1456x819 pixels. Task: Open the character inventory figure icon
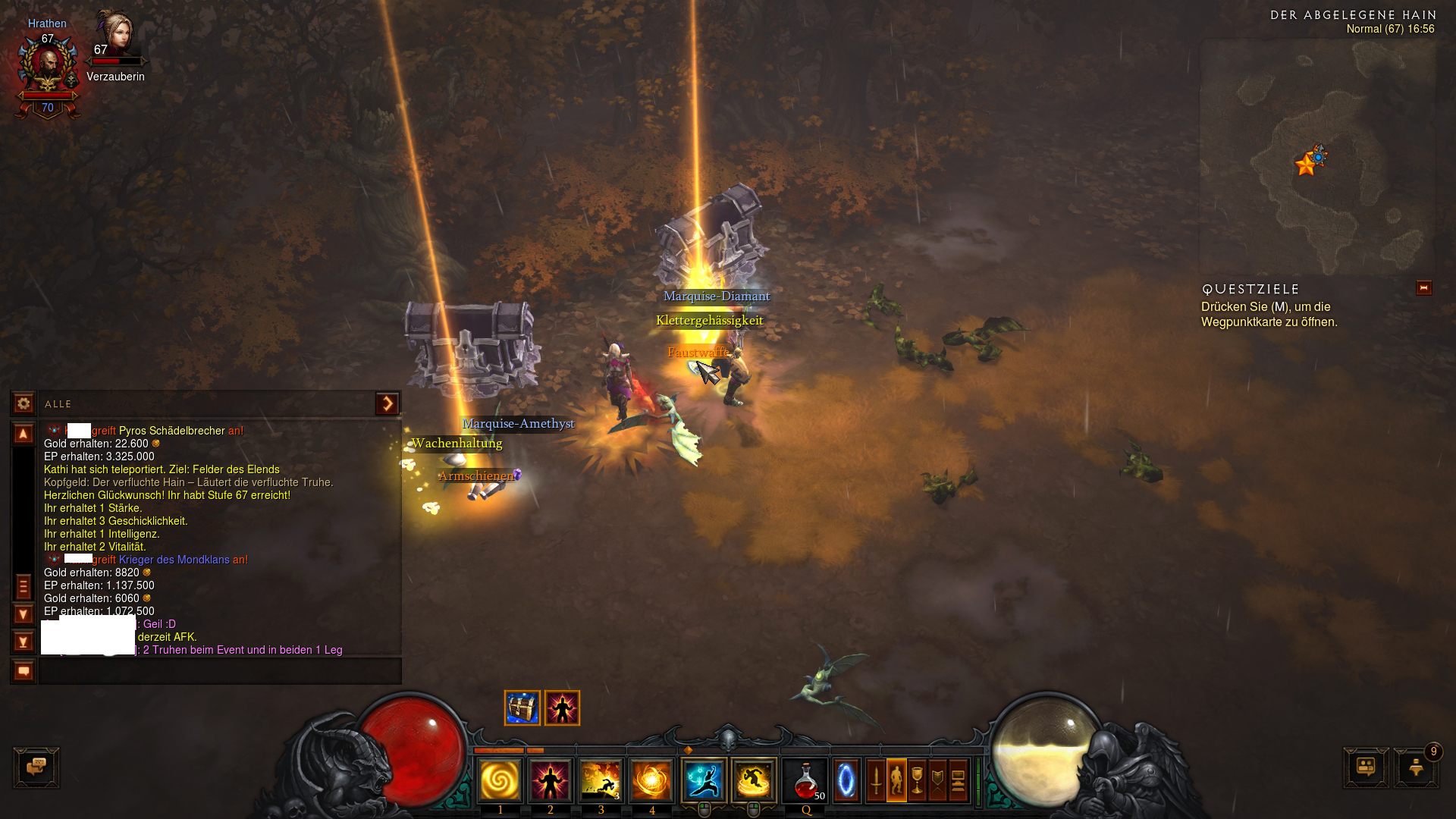pyautogui.click(x=896, y=780)
